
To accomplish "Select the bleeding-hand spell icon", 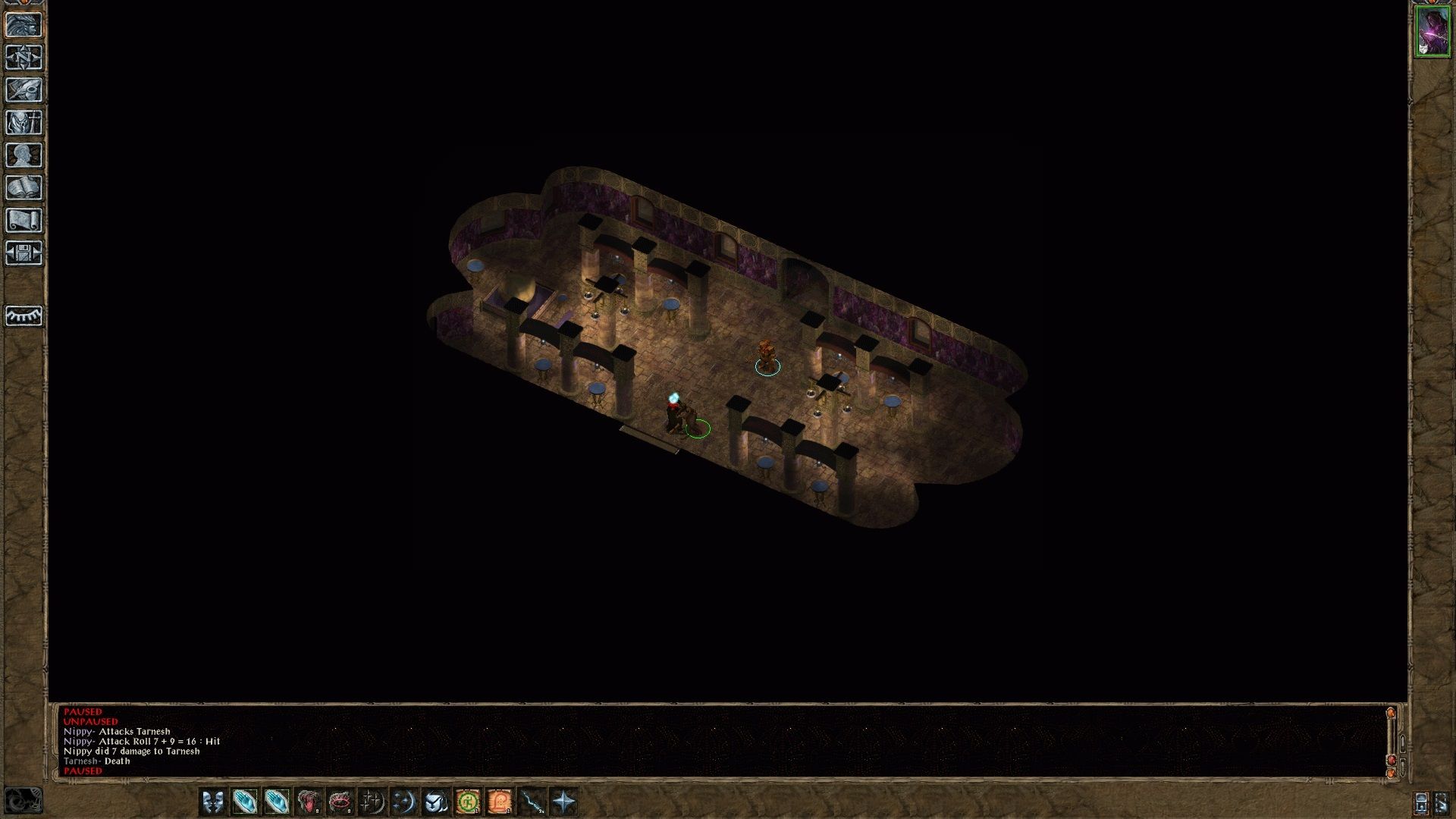I will tap(308, 802).
